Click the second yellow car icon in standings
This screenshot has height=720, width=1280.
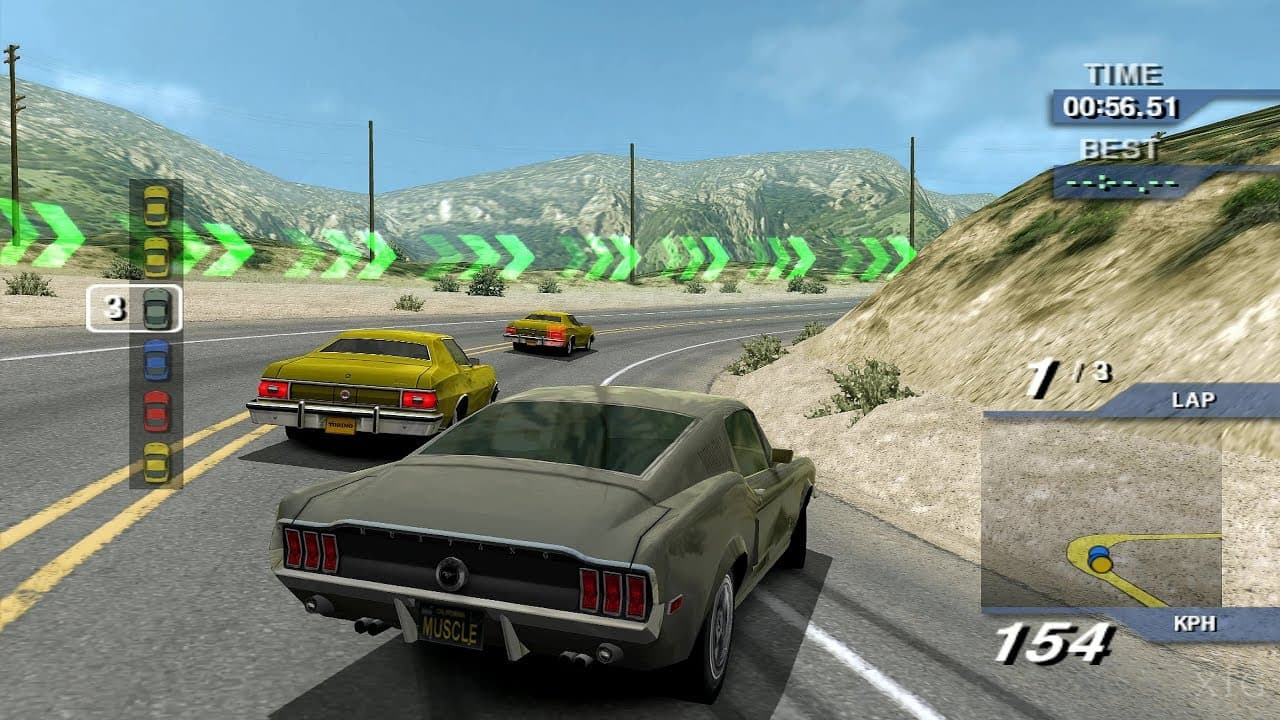tap(155, 258)
